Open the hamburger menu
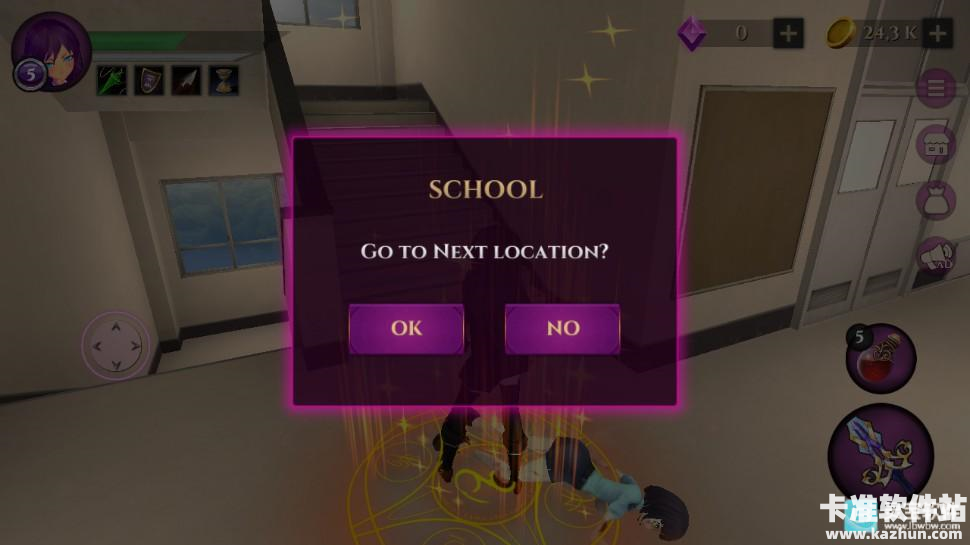 937,89
